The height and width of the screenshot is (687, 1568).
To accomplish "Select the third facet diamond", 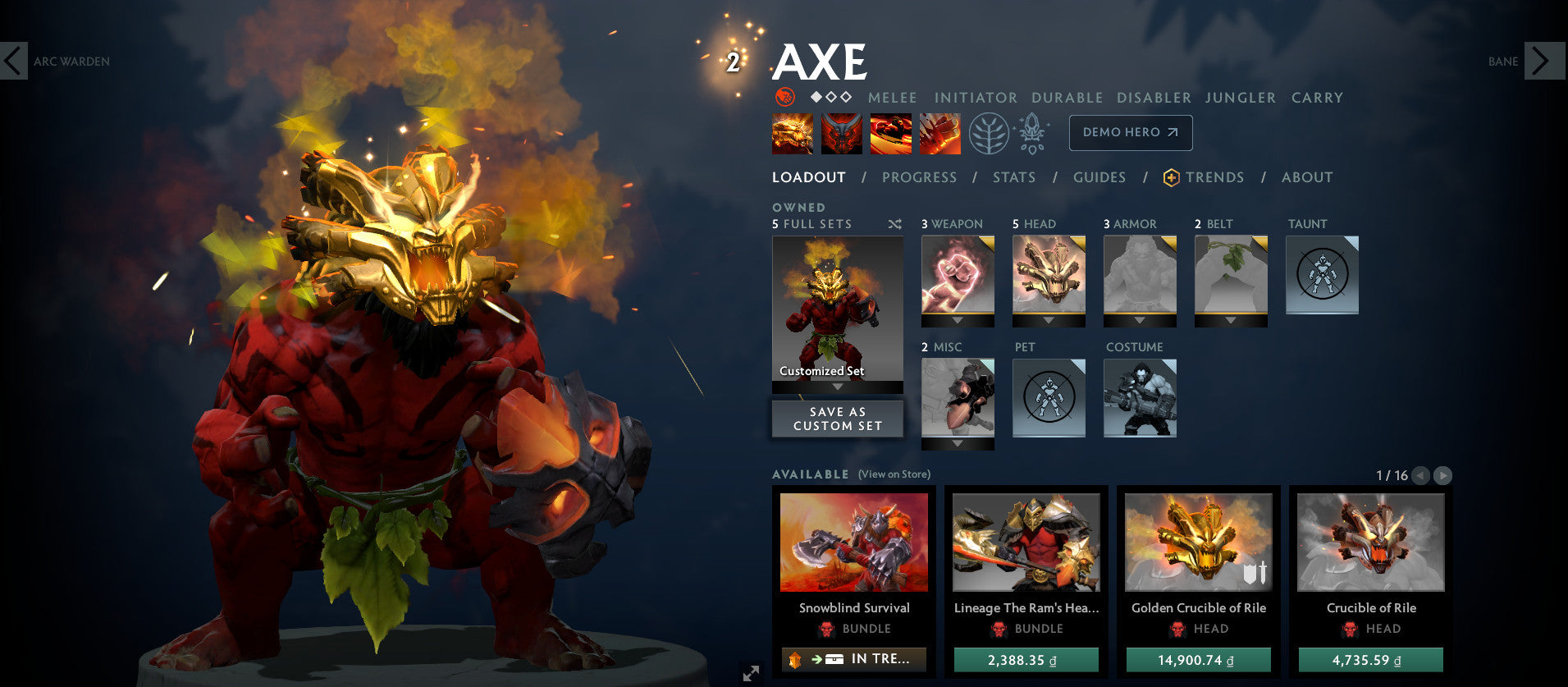I will 846,97.
